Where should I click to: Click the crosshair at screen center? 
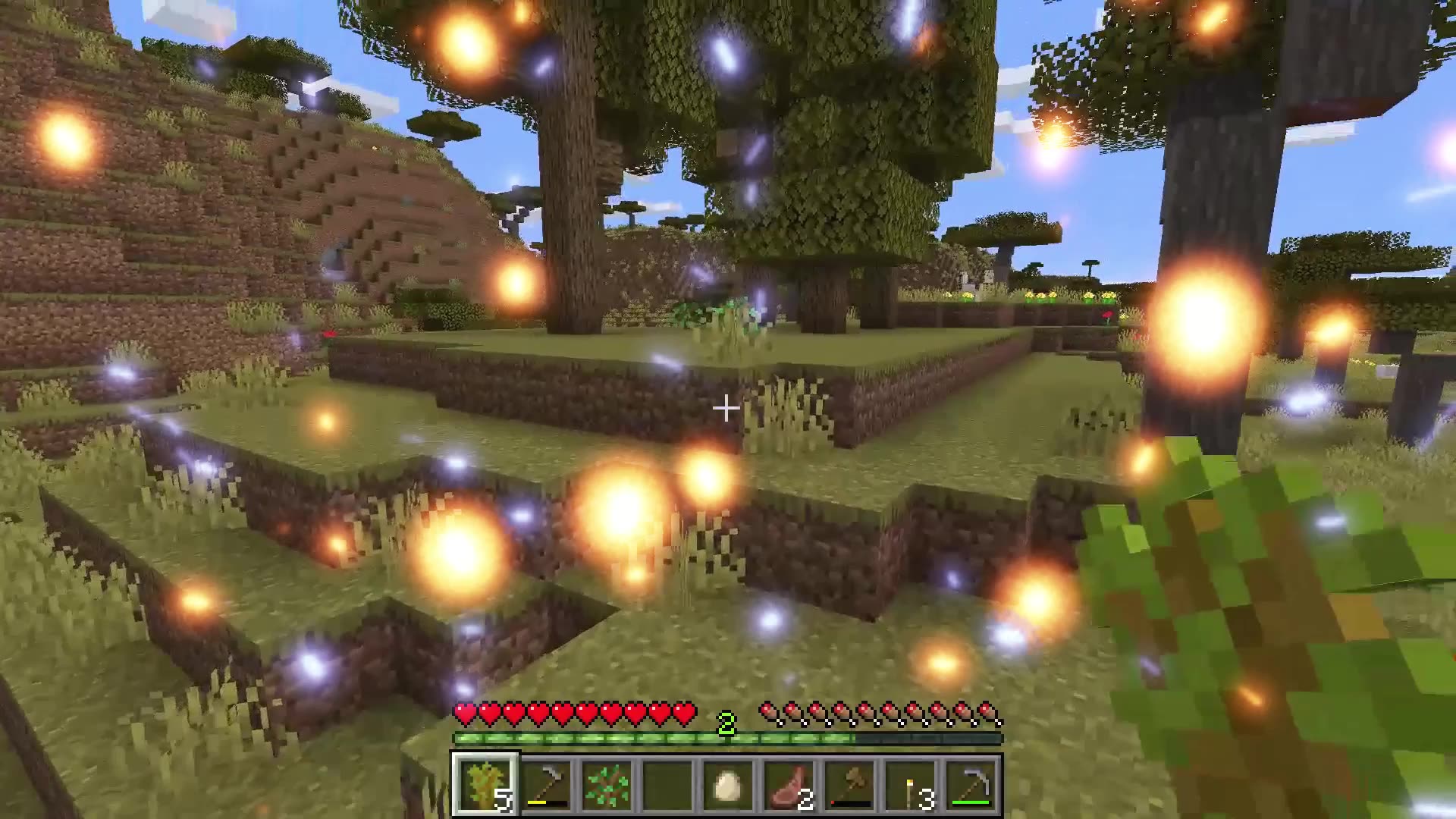726,409
